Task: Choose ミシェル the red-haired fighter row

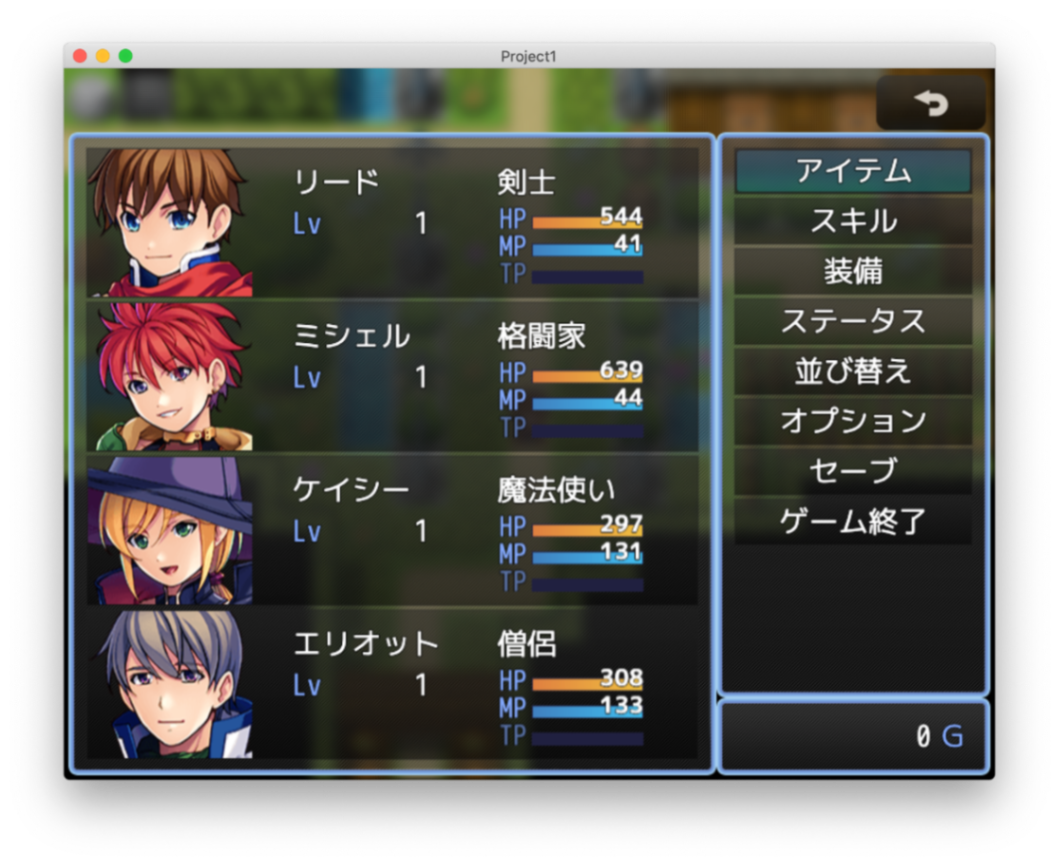Action: [392, 376]
